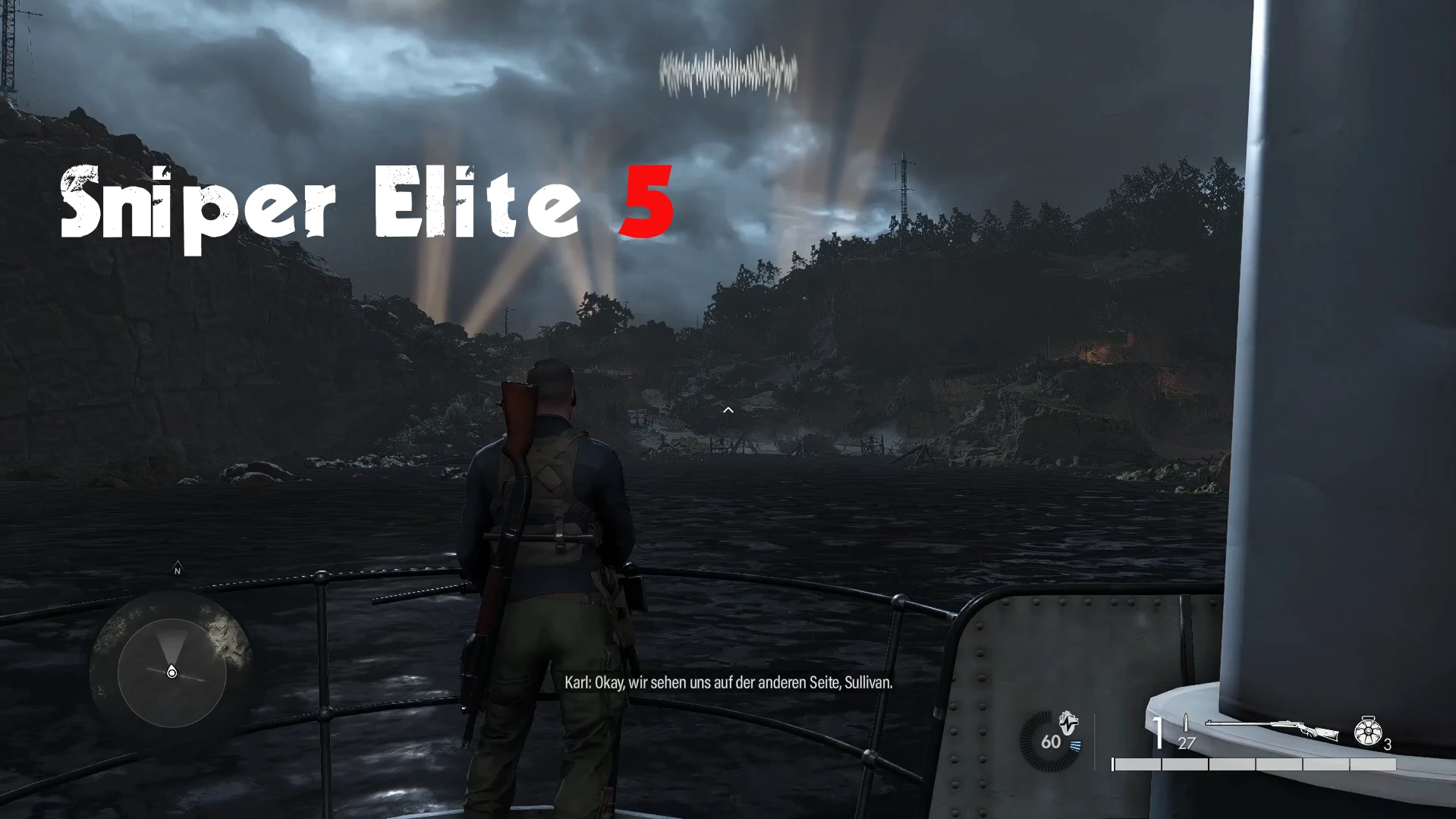Click the grenade icon showing count 3
1456x819 pixels.
click(1369, 731)
